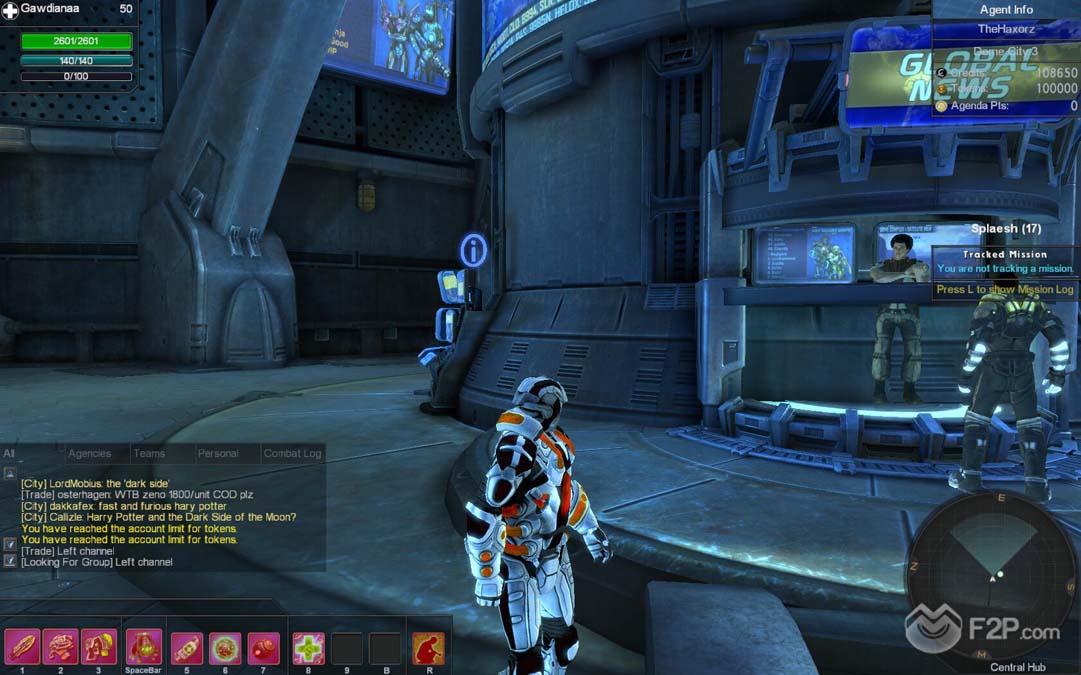Show the Personal chat tab
This screenshot has height=675, width=1081.
pos(218,454)
